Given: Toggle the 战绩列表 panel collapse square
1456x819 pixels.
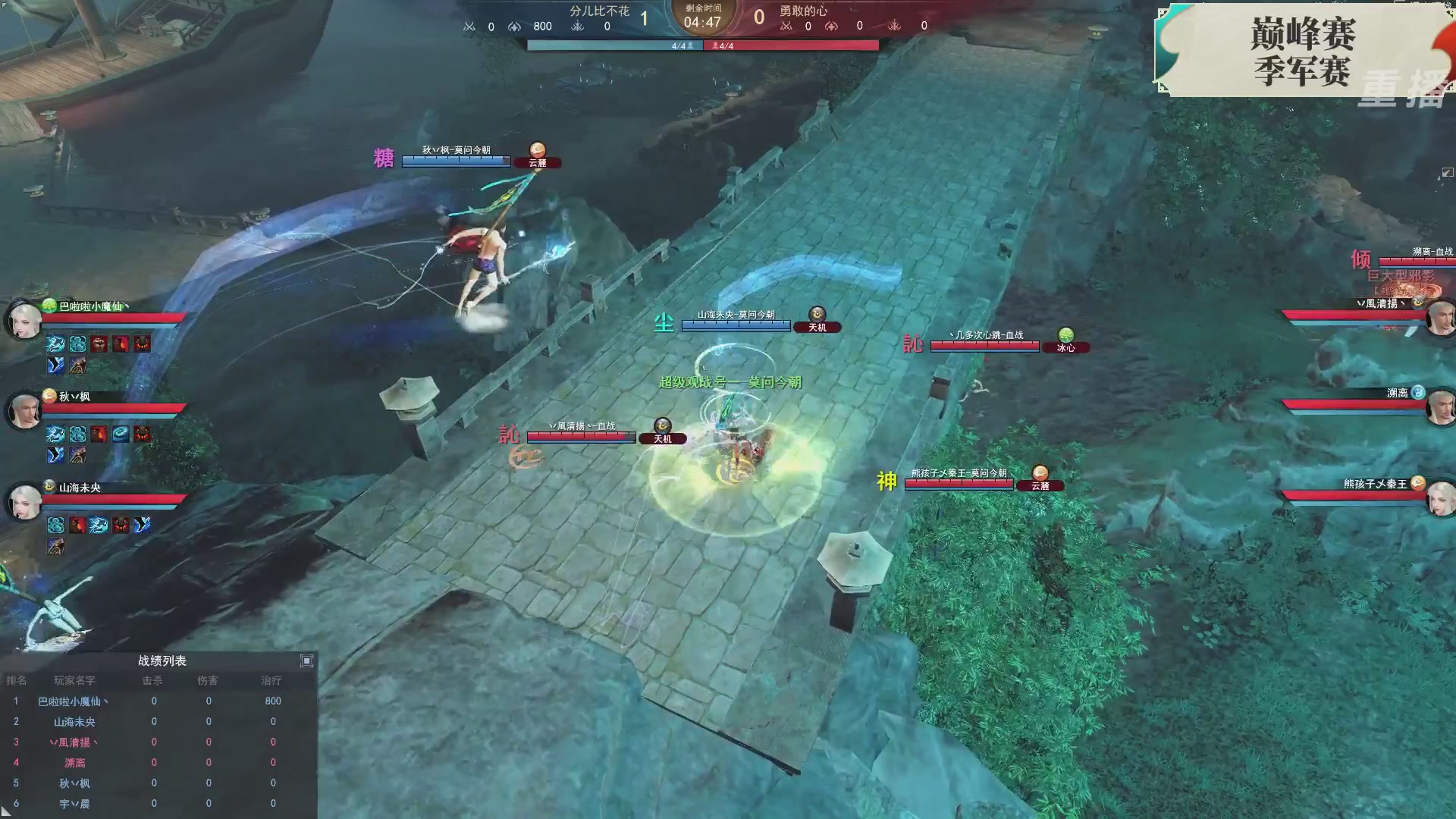Looking at the screenshot, I should click(306, 661).
